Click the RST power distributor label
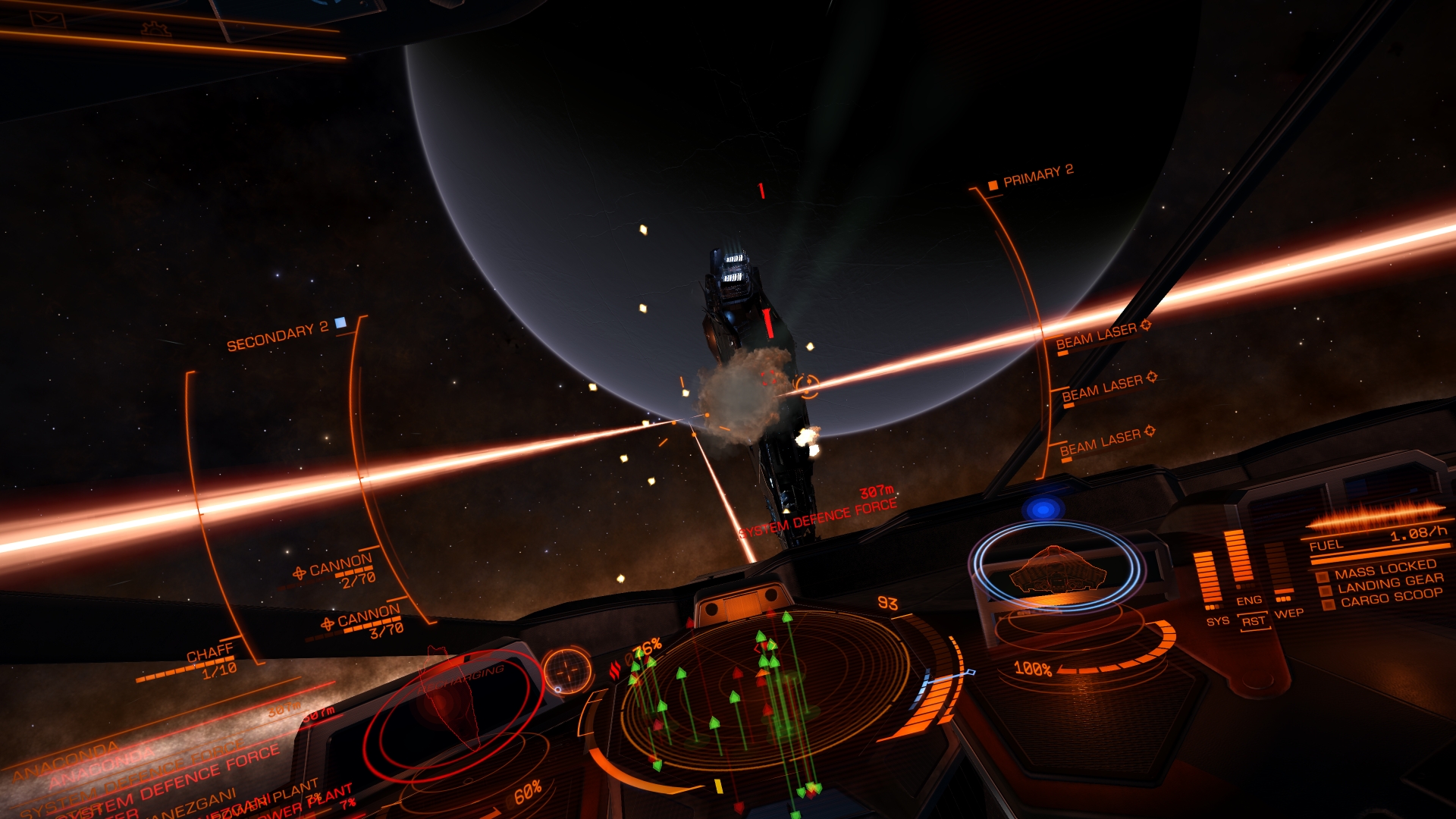Viewport: 1456px width, 819px height. point(1253,622)
